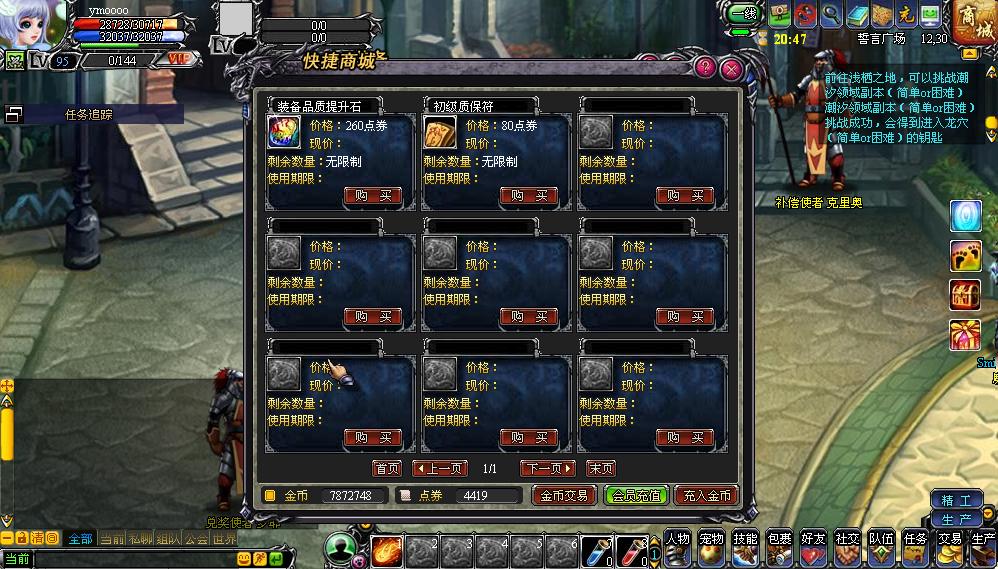998x569 pixels.
Task: Buy the 装备品质提升石 item
Action: pos(374,196)
